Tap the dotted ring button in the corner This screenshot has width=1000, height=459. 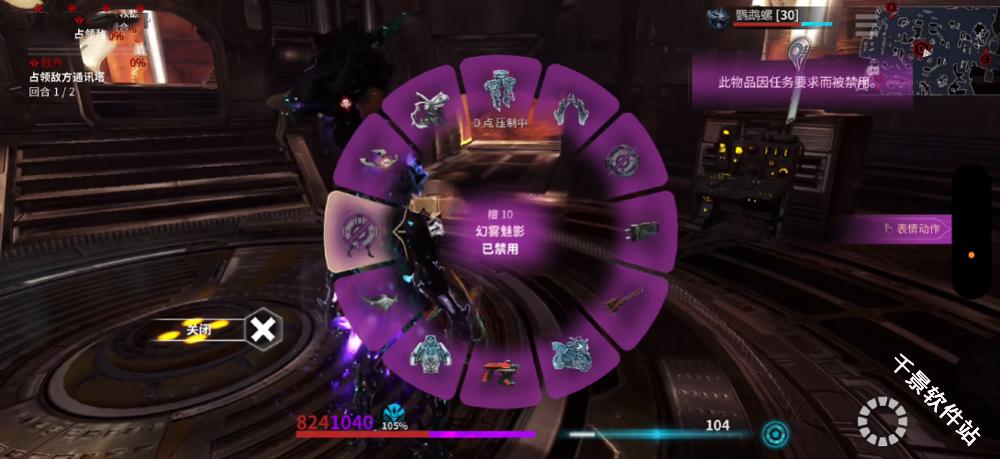click(882, 421)
